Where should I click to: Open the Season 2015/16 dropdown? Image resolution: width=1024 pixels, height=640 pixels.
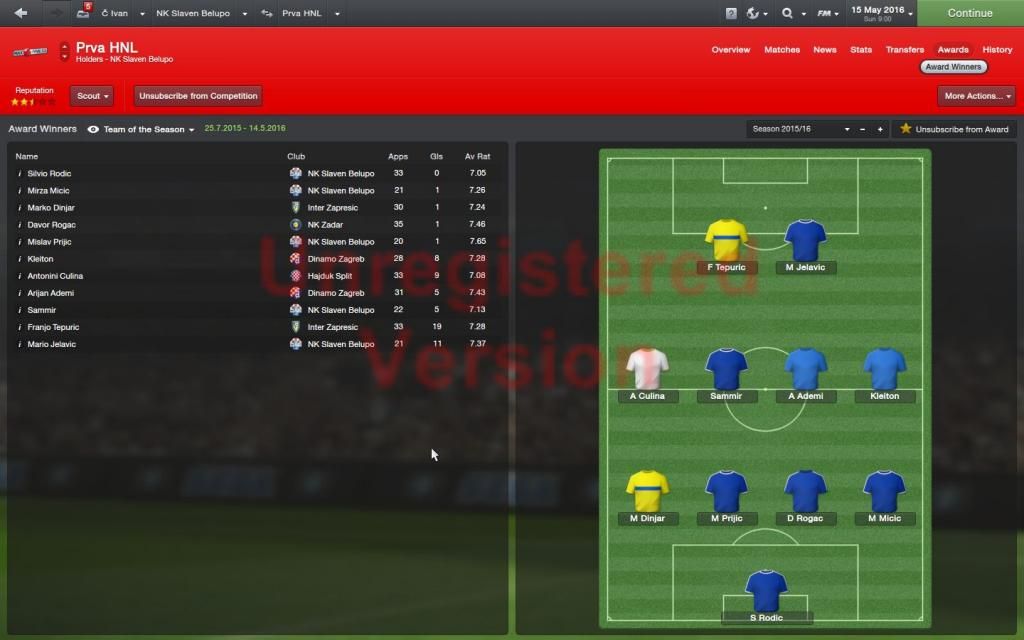[x=800, y=129]
